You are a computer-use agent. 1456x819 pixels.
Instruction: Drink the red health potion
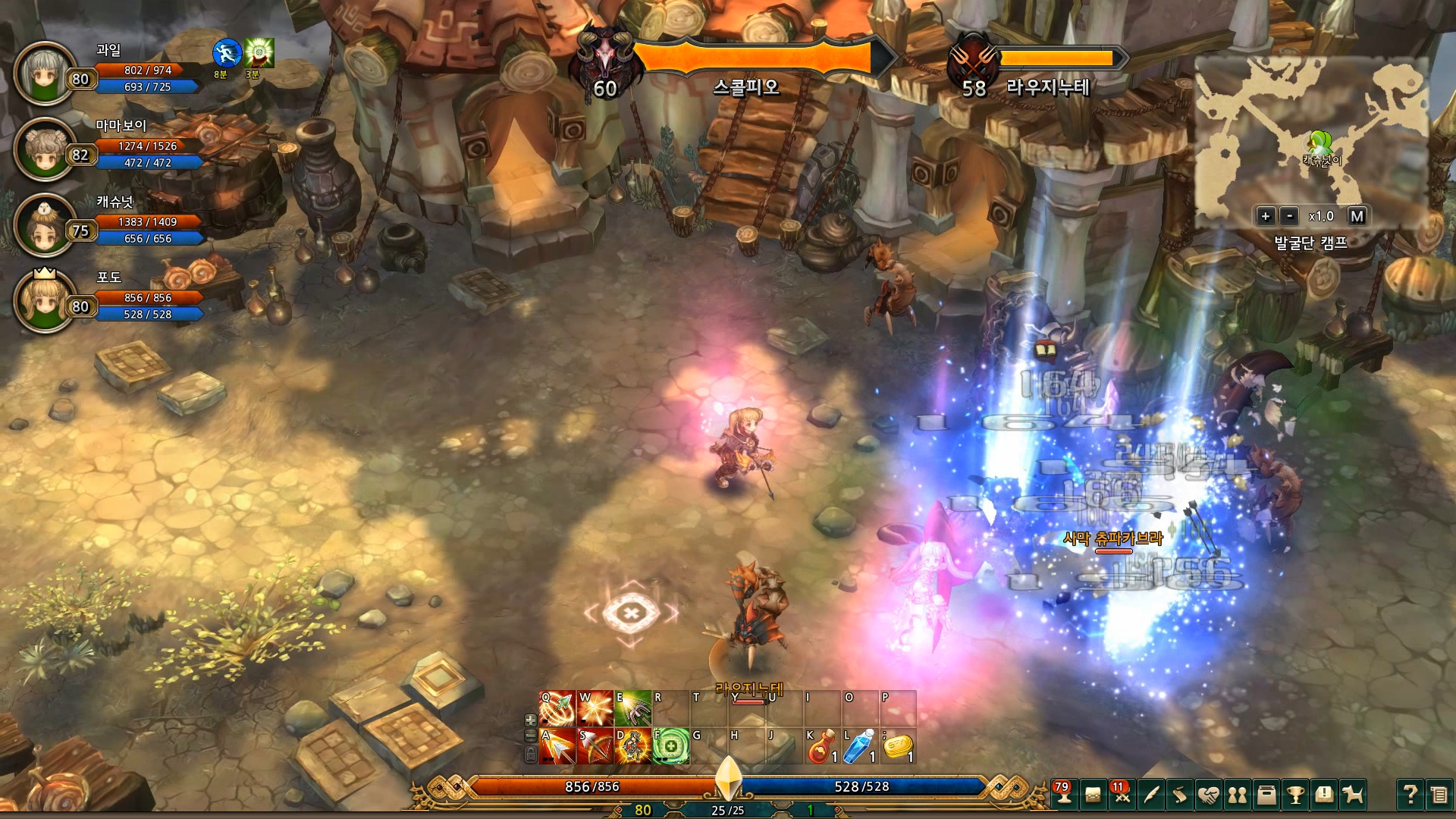click(821, 746)
